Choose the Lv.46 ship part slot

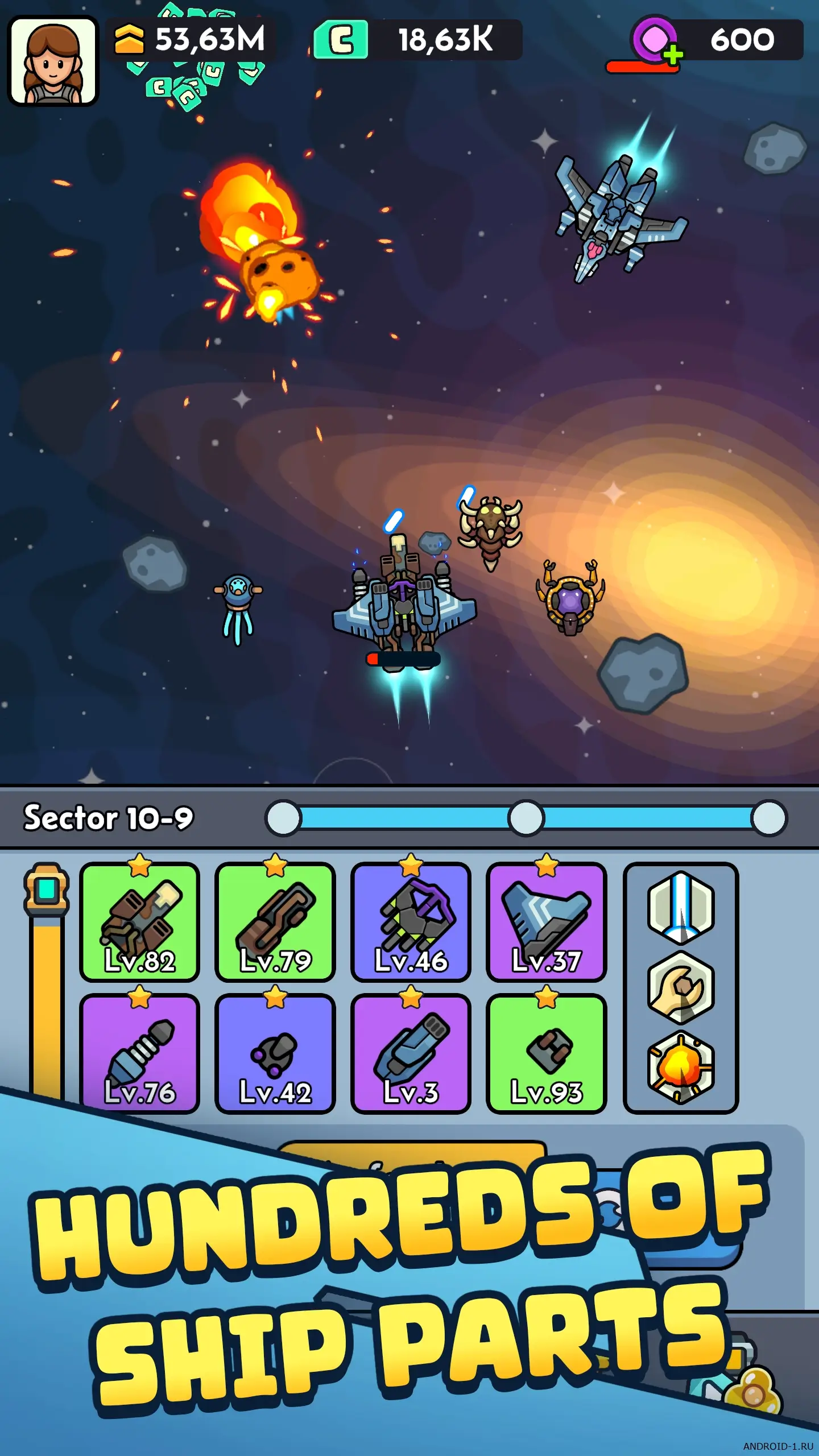tap(411, 923)
